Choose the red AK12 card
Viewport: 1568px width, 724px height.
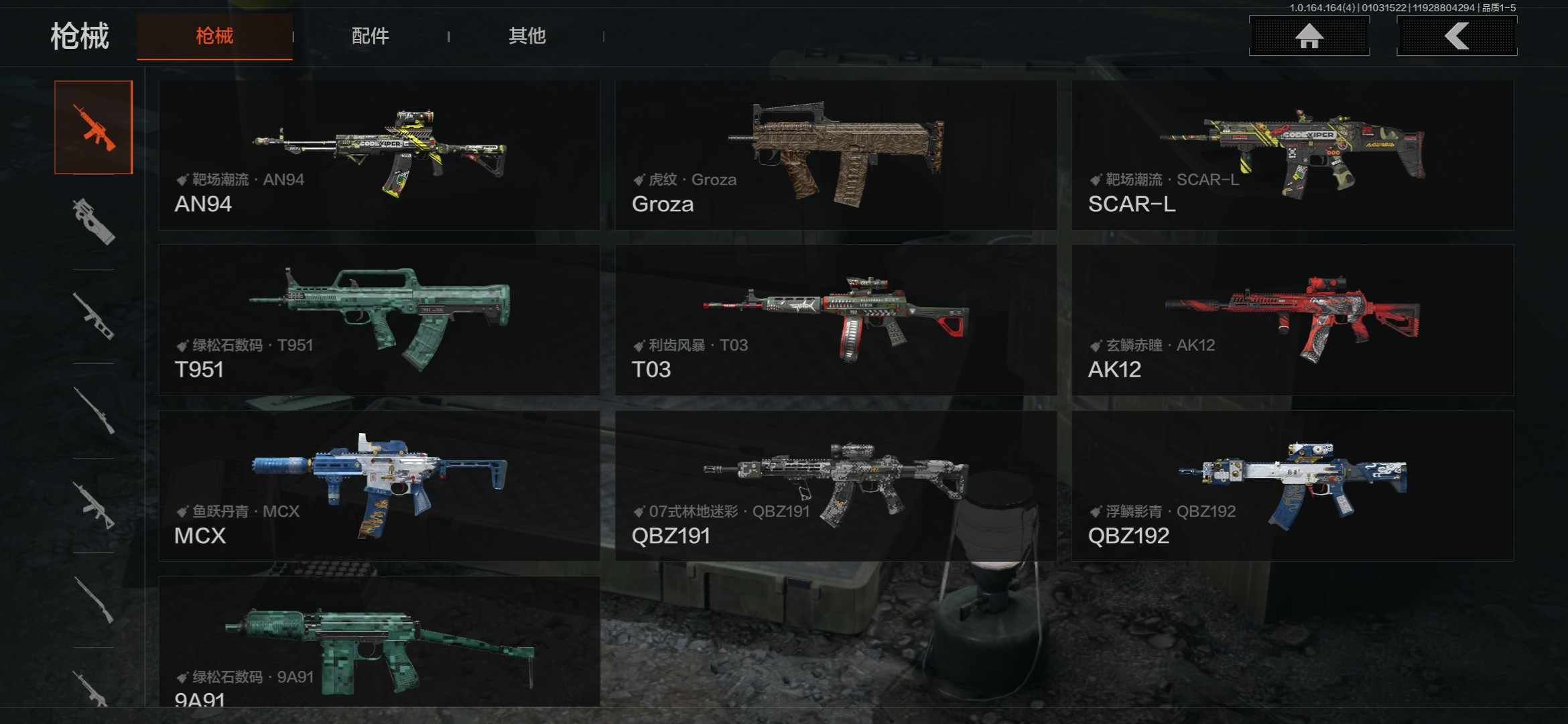click(x=1293, y=320)
